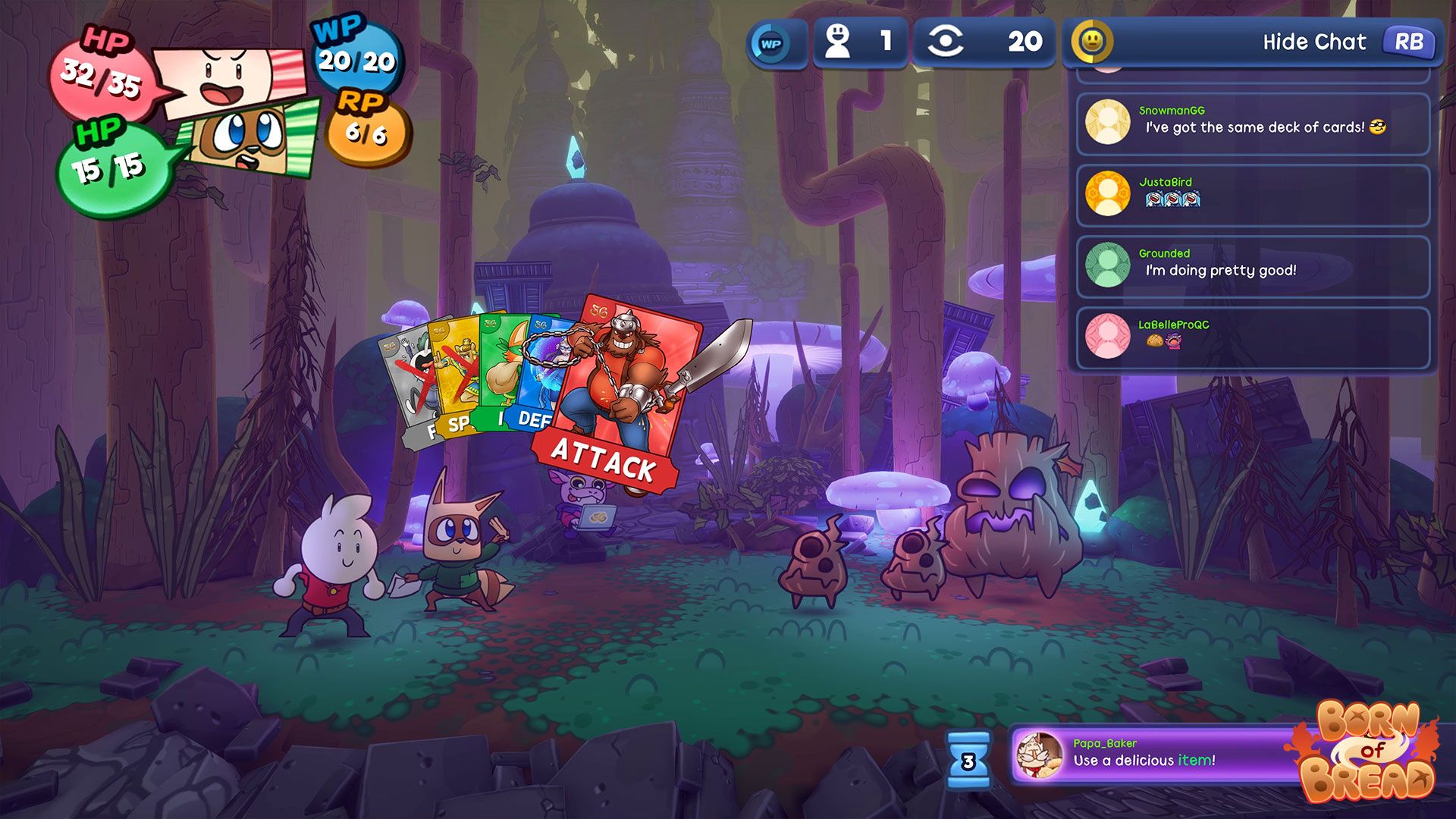Select LaBelleProQC's chat message
The width and height of the screenshot is (1456, 819).
pyautogui.click(x=1253, y=337)
